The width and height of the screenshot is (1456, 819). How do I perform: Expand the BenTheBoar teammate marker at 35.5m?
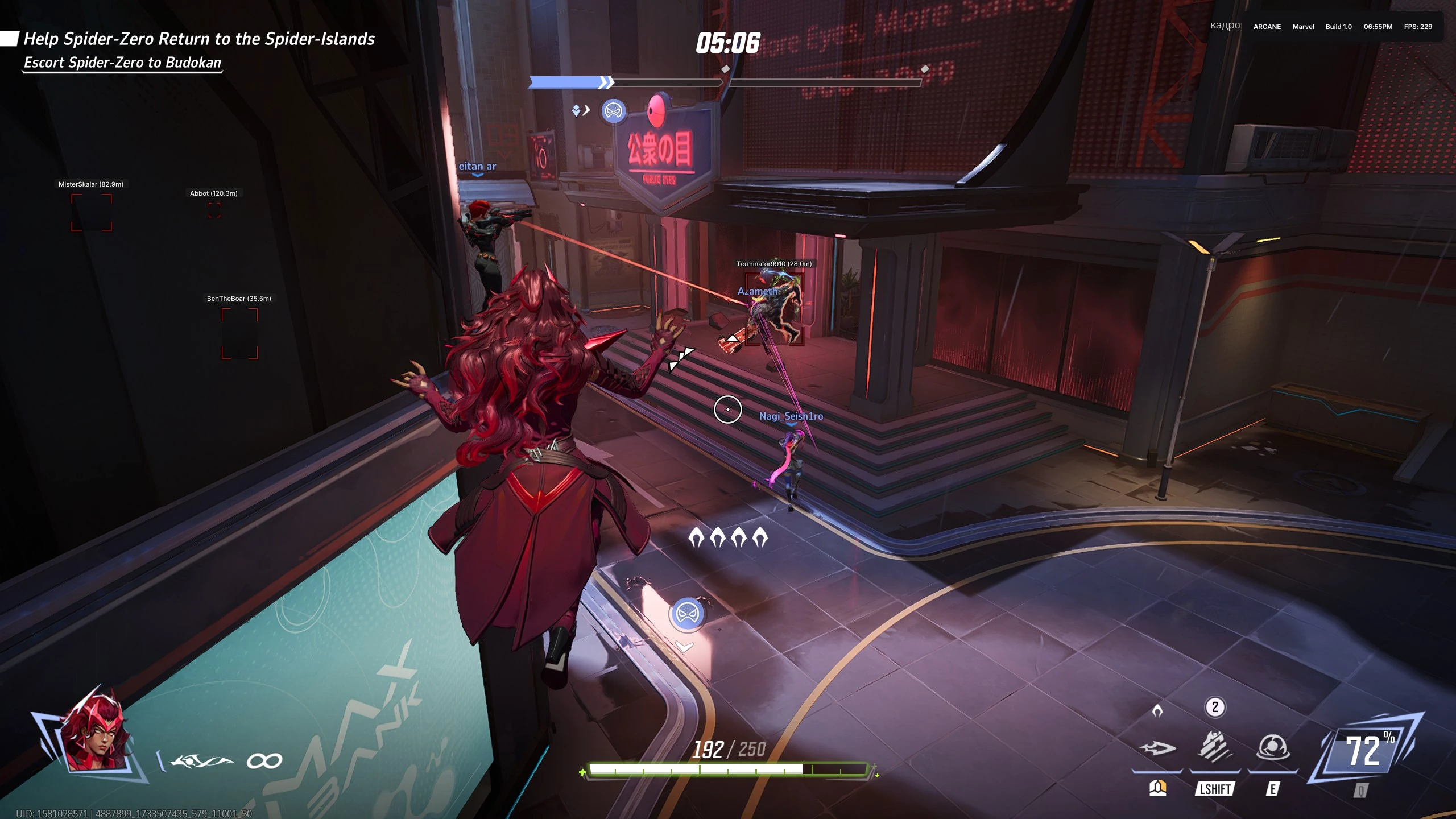(238, 298)
